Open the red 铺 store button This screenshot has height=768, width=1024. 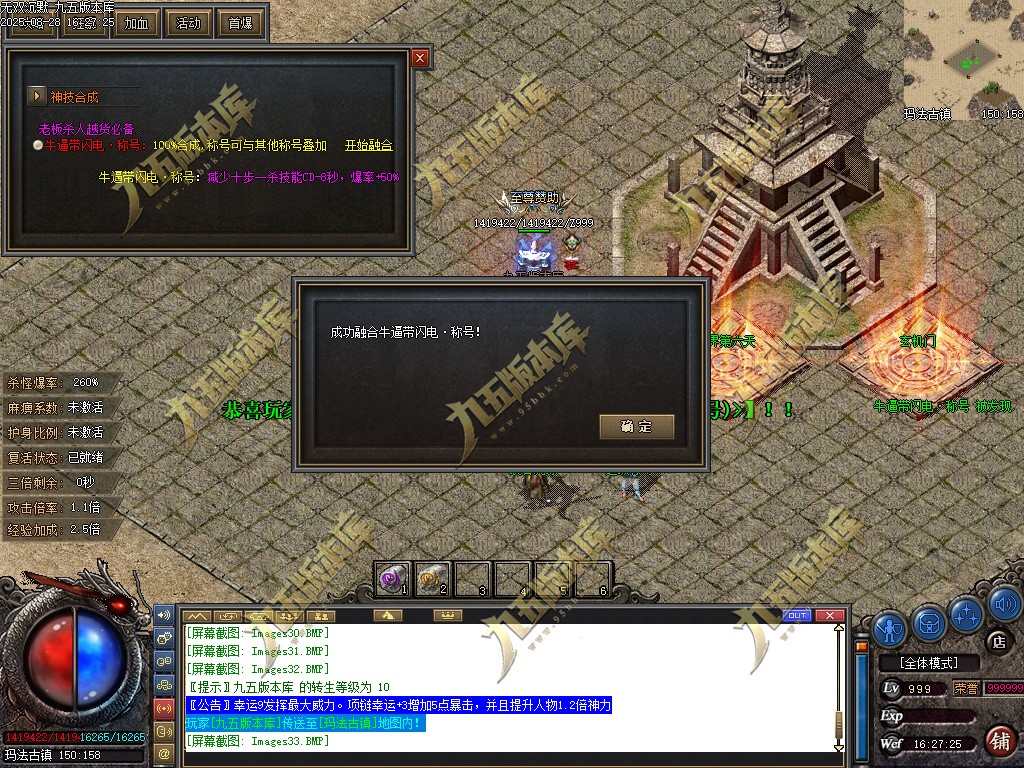(998, 741)
